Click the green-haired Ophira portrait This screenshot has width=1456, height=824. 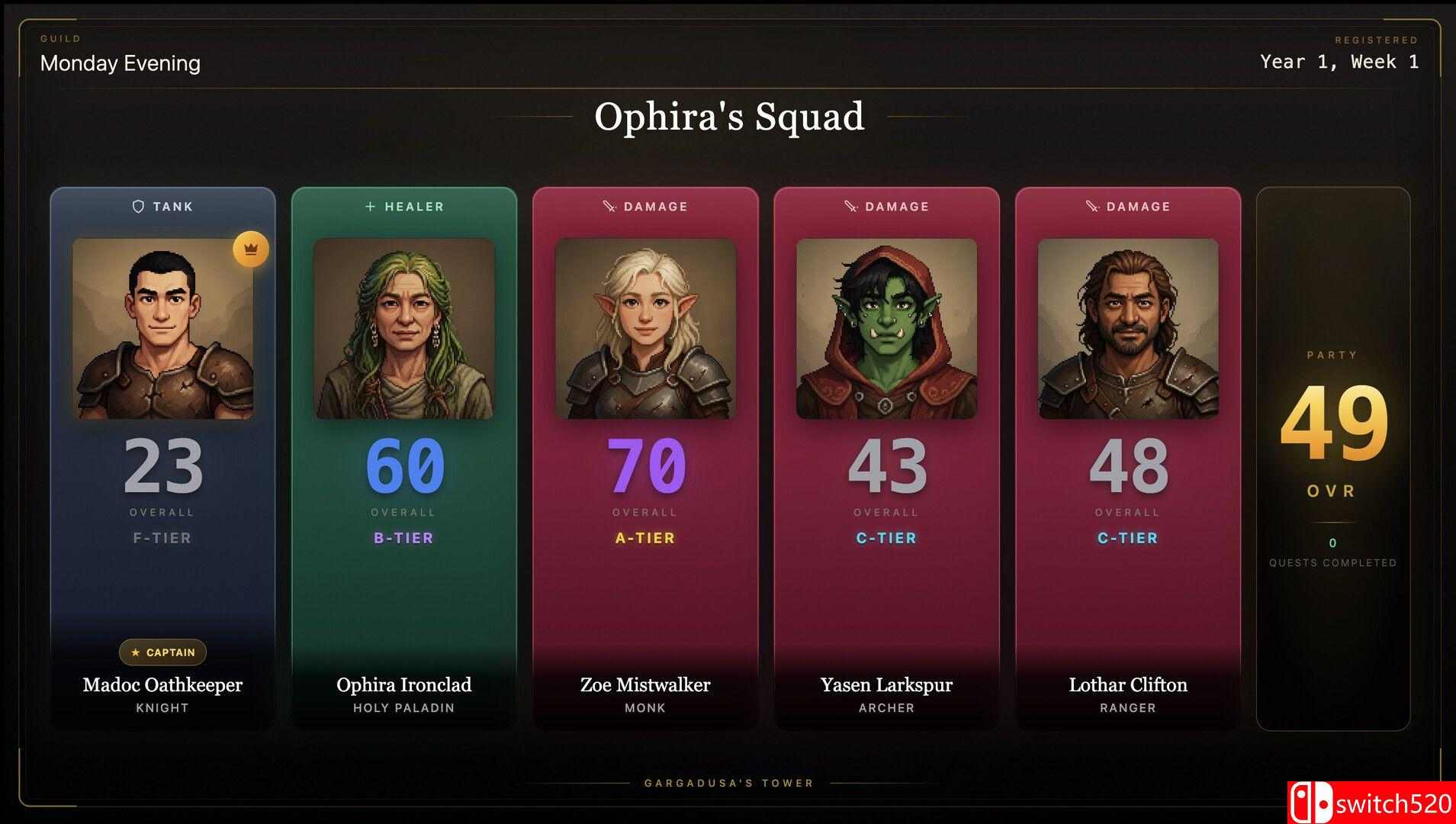(x=404, y=329)
